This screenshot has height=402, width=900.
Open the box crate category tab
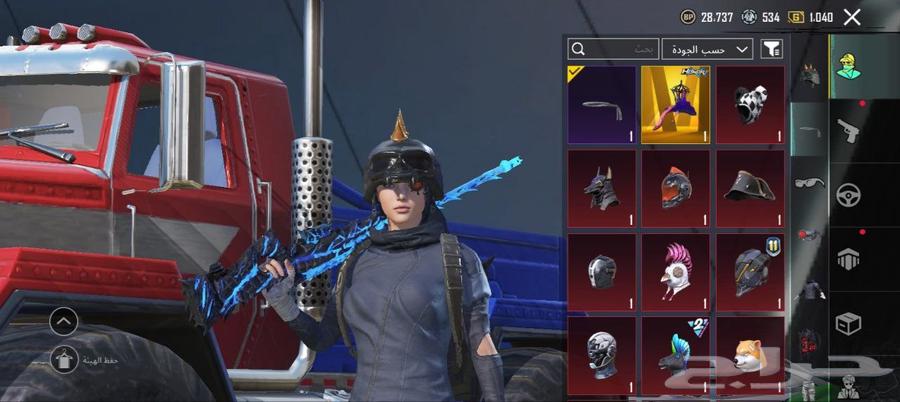848,323
